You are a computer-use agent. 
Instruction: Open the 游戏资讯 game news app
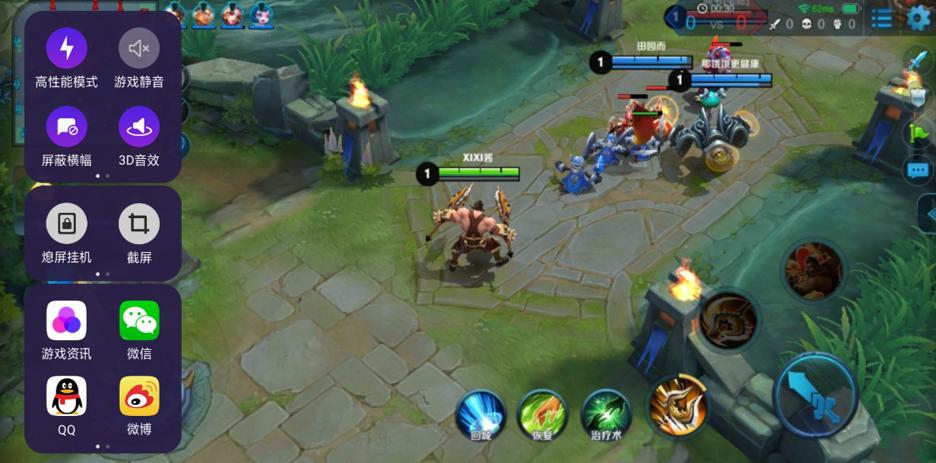(67, 321)
